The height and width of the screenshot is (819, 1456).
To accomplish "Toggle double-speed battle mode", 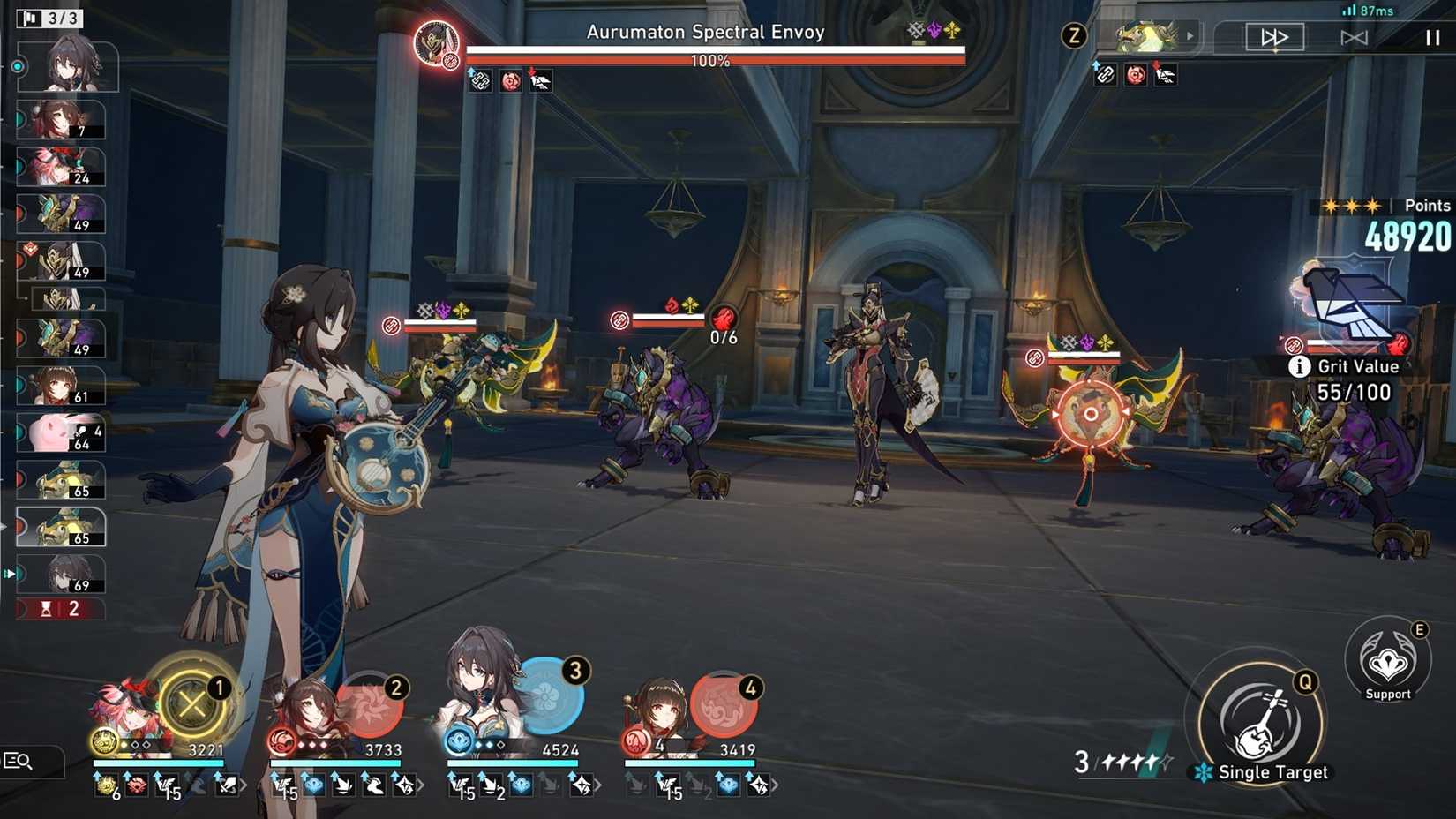I will [1273, 36].
